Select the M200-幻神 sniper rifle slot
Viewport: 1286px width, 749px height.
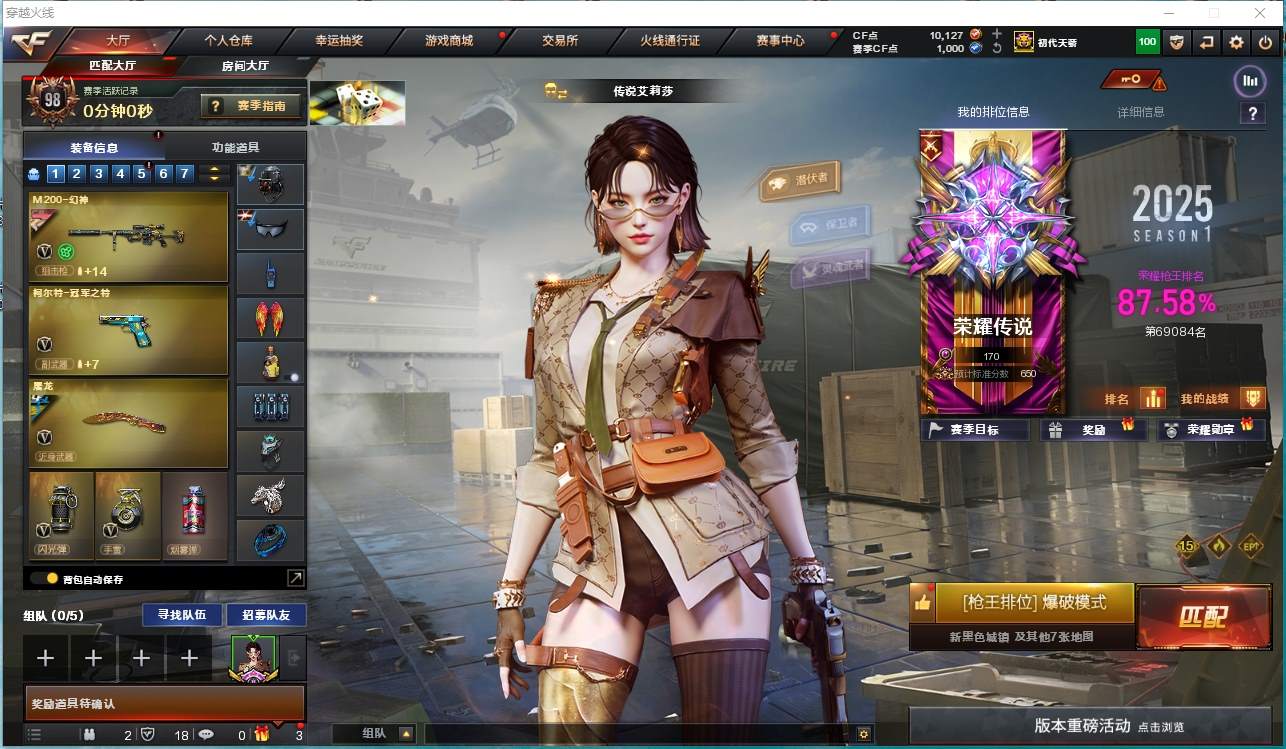pyautogui.click(x=129, y=236)
